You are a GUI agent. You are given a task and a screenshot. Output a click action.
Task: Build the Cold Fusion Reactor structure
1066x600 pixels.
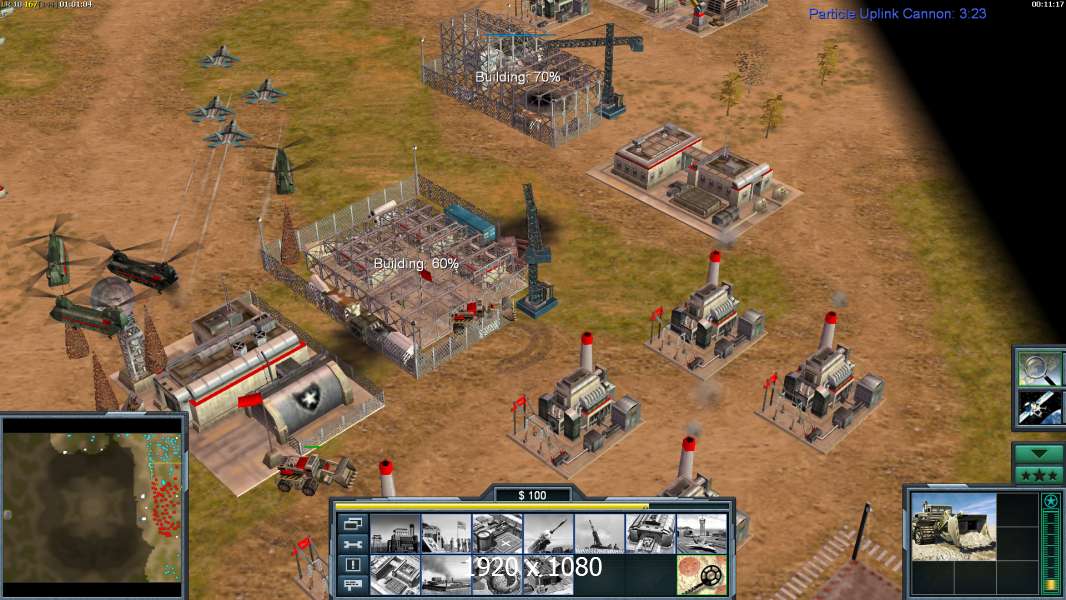395,534
